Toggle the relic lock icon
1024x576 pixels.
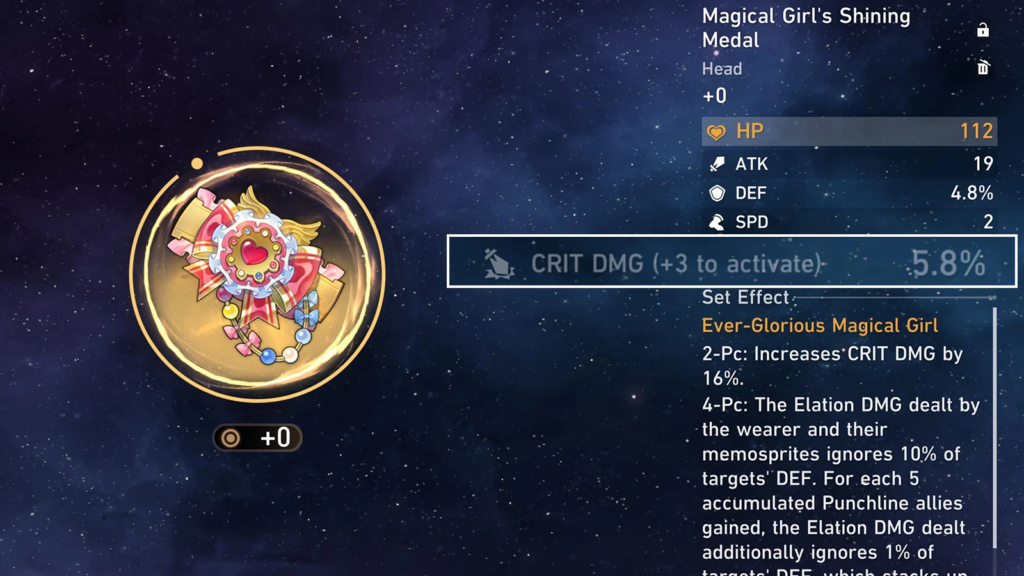pos(983,30)
